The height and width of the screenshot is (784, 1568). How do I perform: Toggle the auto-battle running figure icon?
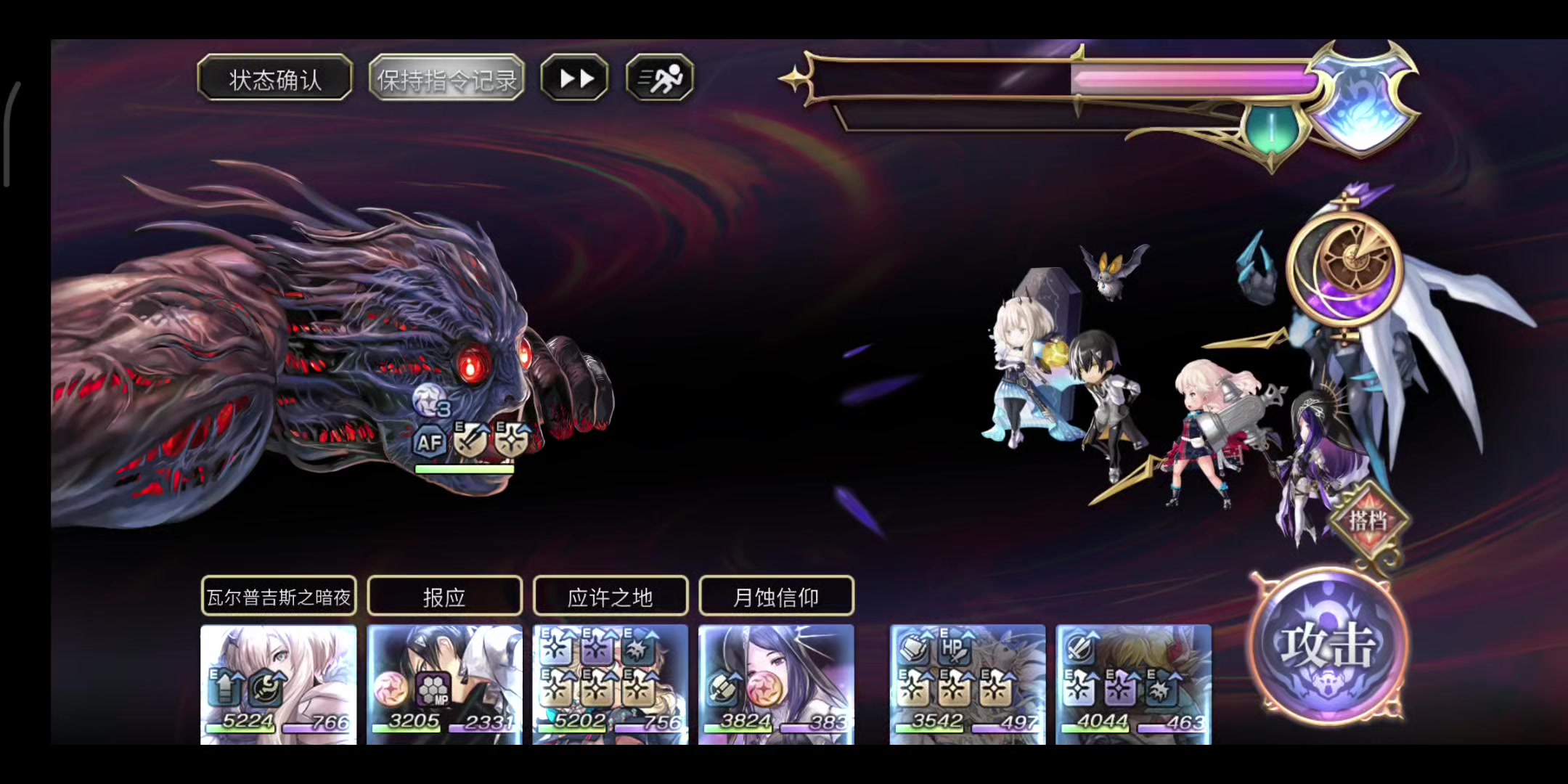tap(658, 78)
